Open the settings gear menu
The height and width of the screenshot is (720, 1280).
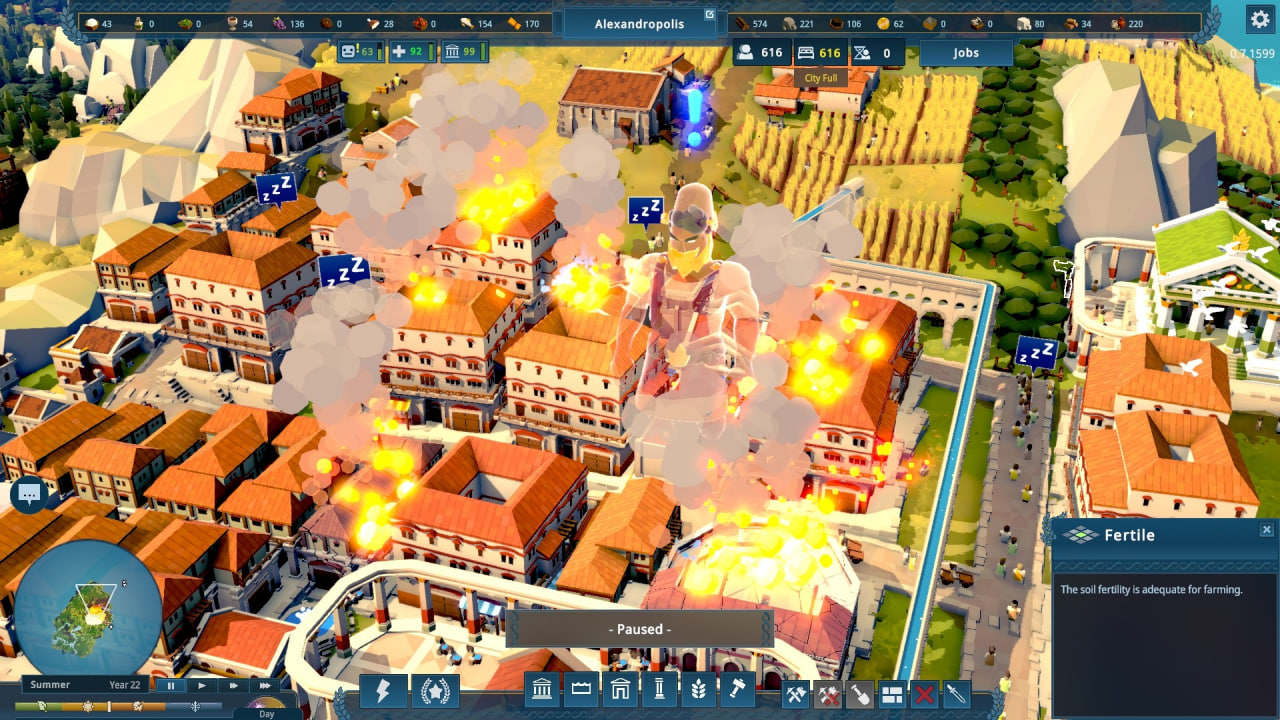(1258, 19)
